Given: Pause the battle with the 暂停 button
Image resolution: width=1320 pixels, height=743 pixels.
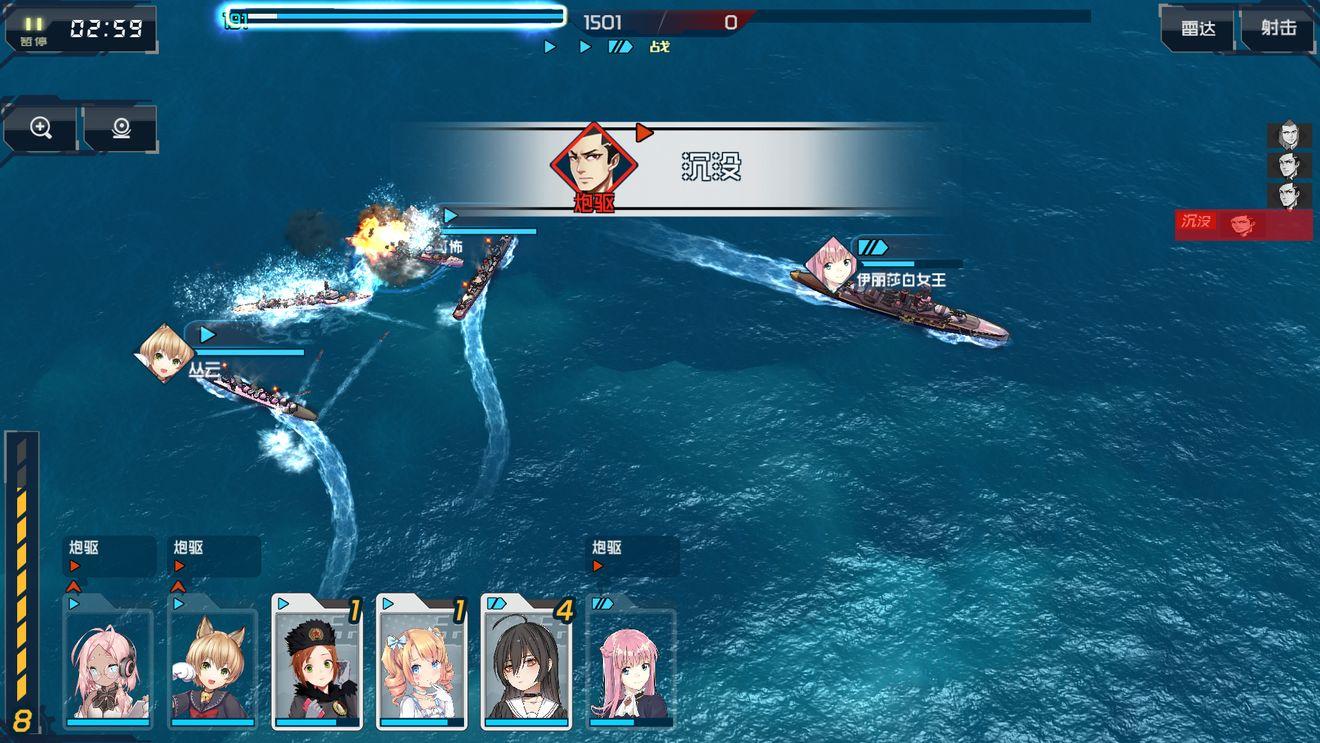Looking at the screenshot, I should [34, 30].
